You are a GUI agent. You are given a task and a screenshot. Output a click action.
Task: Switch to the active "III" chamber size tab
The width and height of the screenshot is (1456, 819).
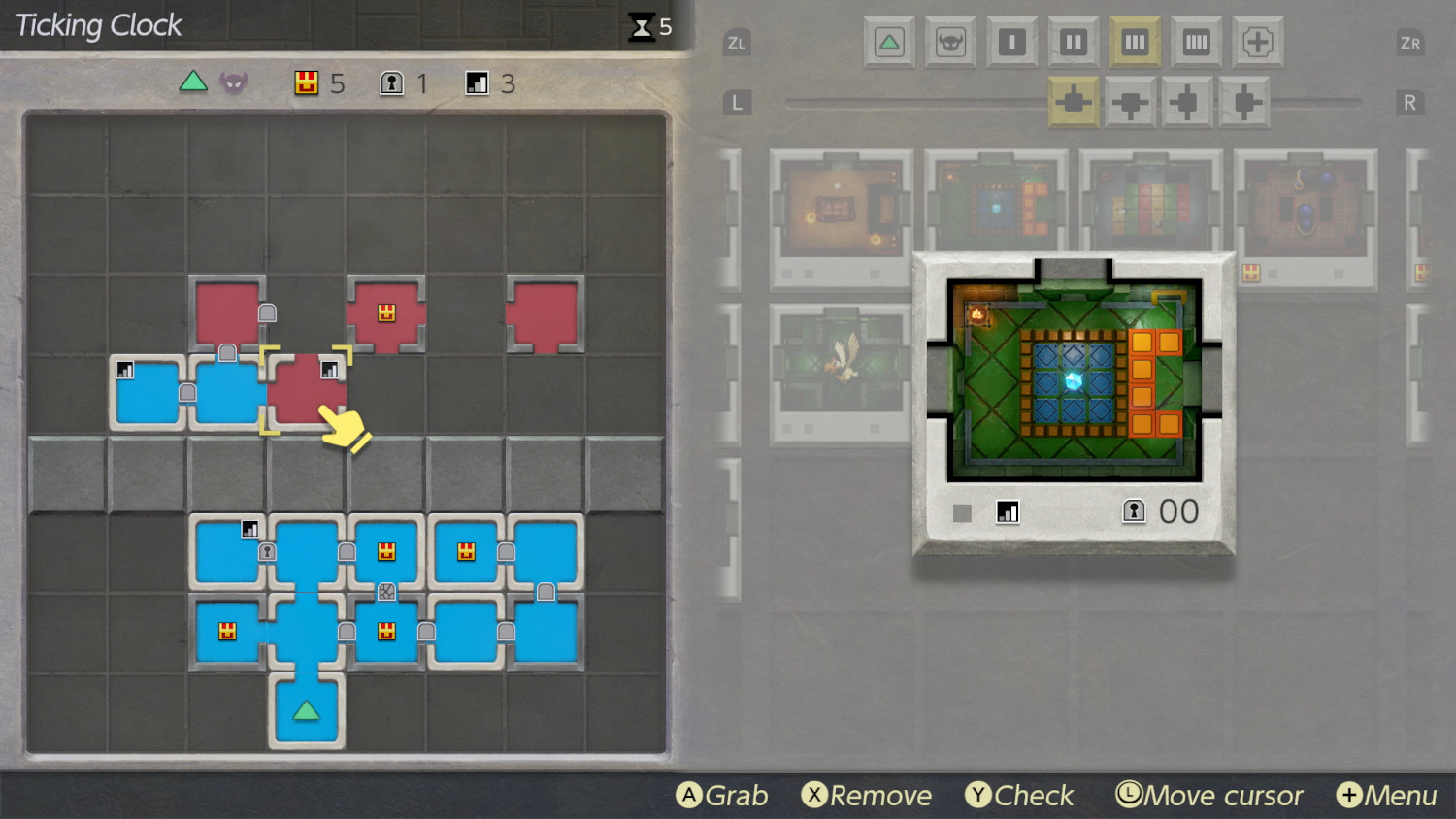1134,43
